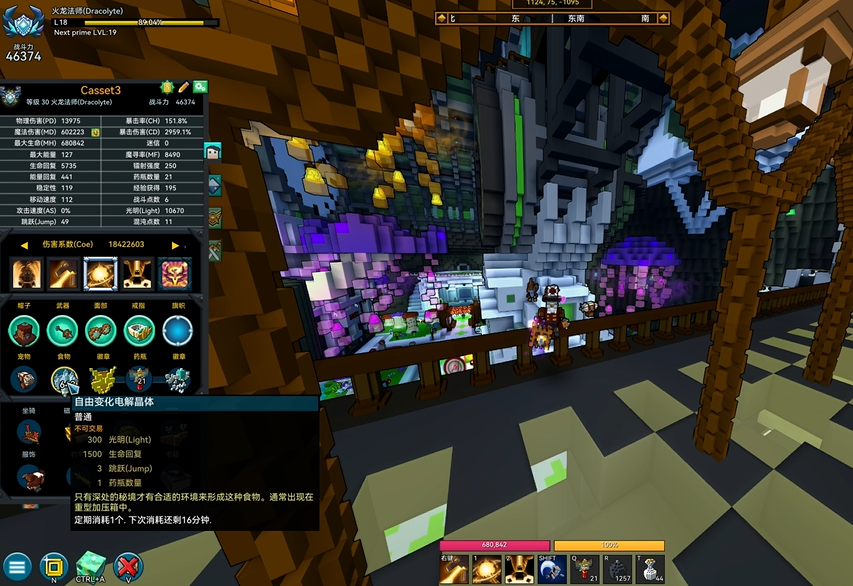Select the green cube CTRL+A button
This screenshot has width=853, height=586.
click(91, 567)
